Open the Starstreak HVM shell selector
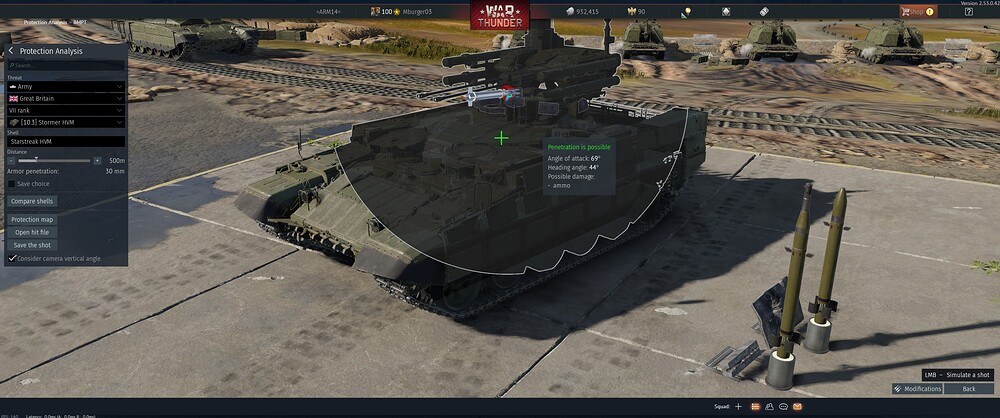Screen dimensions: 1000x418 click(x=66, y=142)
